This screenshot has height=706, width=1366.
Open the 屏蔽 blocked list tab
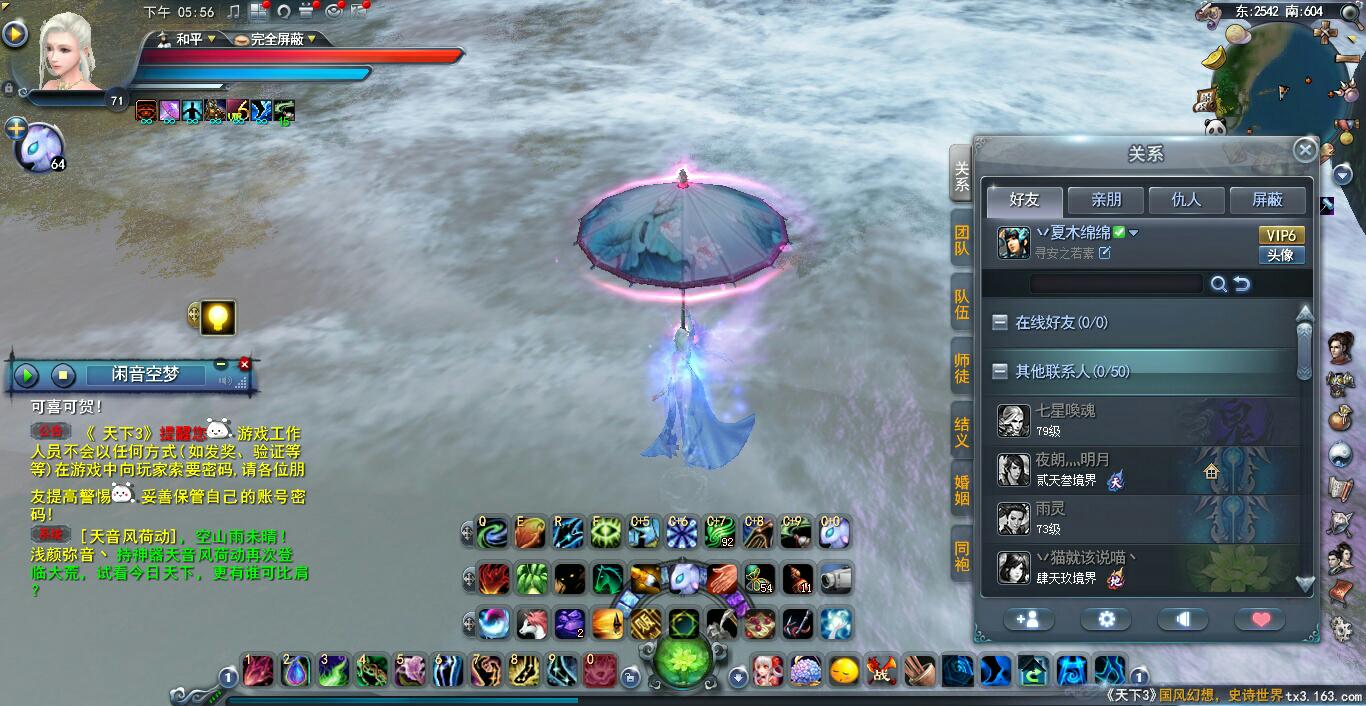pyautogui.click(x=1267, y=200)
